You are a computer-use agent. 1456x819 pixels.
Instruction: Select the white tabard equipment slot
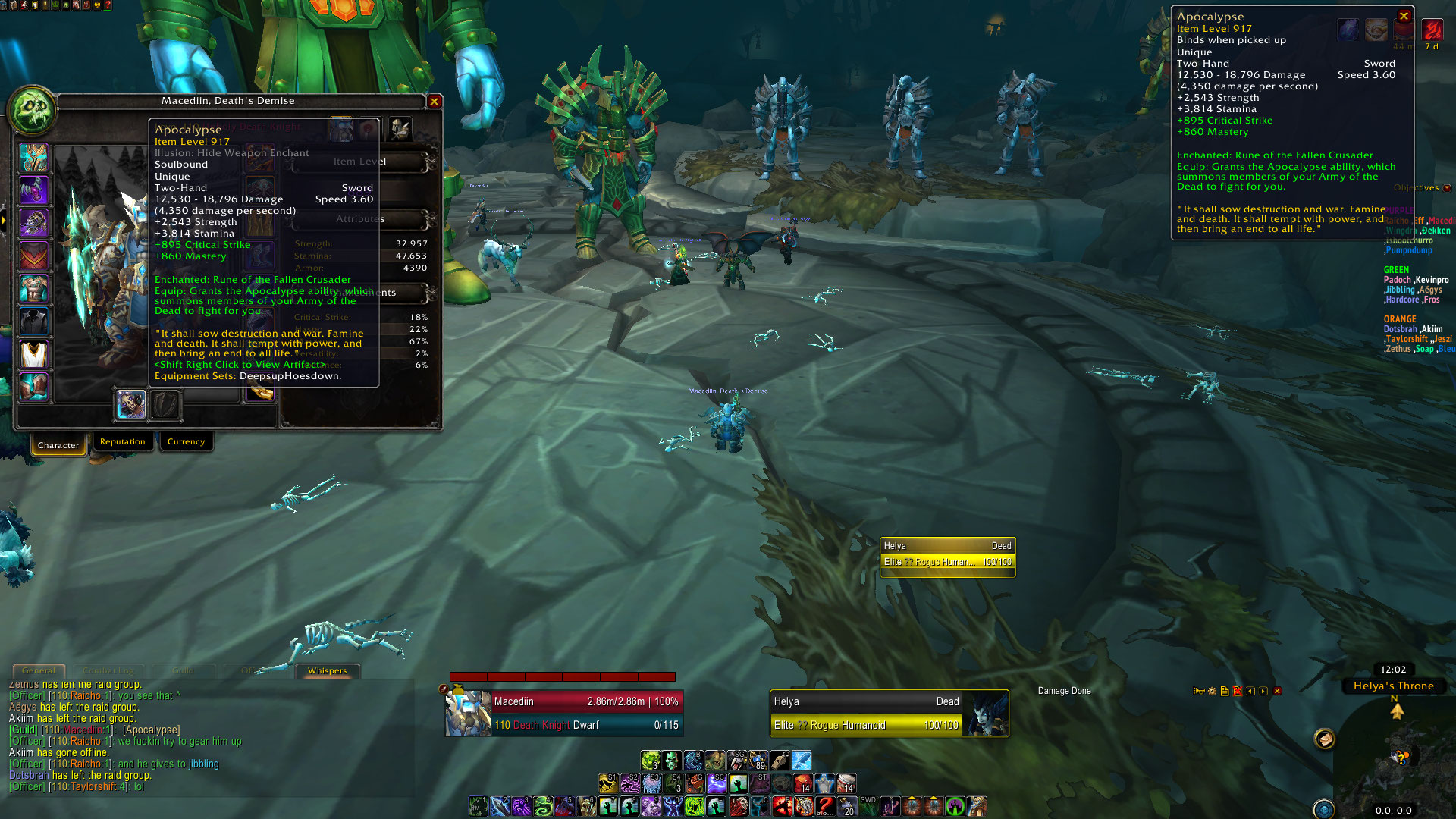(x=33, y=354)
